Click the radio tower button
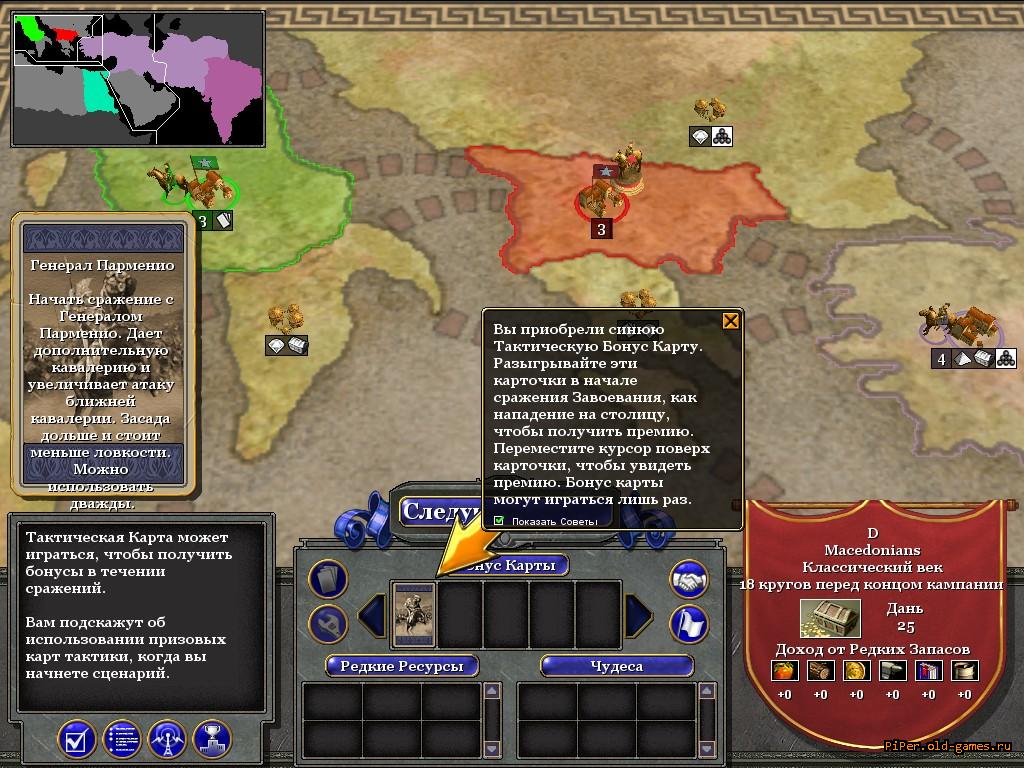Image resolution: width=1024 pixels, height=768 pixels. tap(167, 739)
